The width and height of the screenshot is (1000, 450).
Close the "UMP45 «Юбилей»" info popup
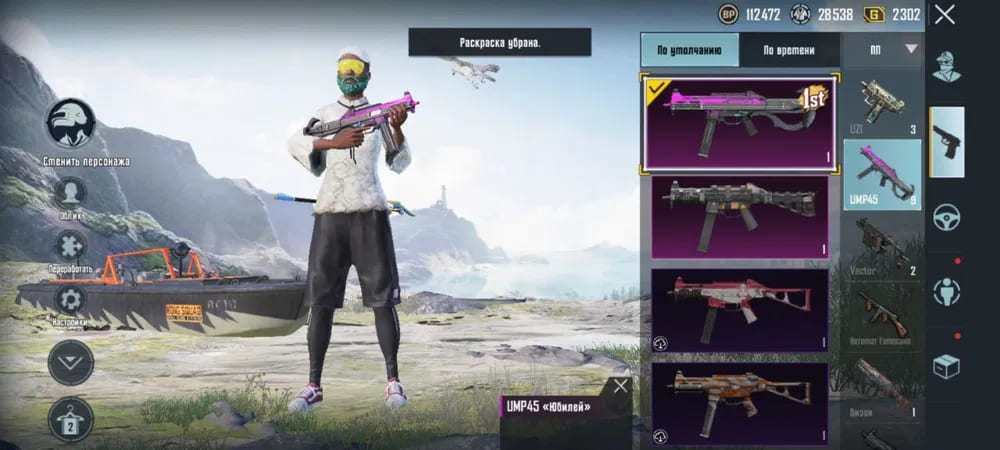click(621, 386)
